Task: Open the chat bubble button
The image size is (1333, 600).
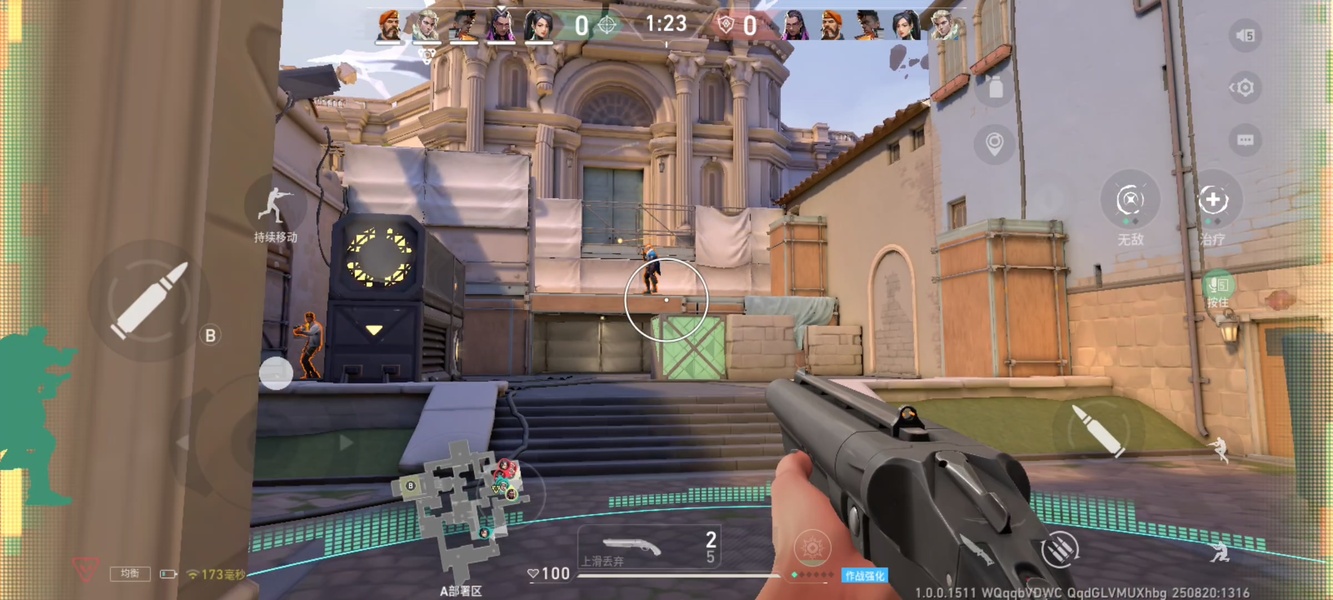Action: click(x=1245, y=140)
